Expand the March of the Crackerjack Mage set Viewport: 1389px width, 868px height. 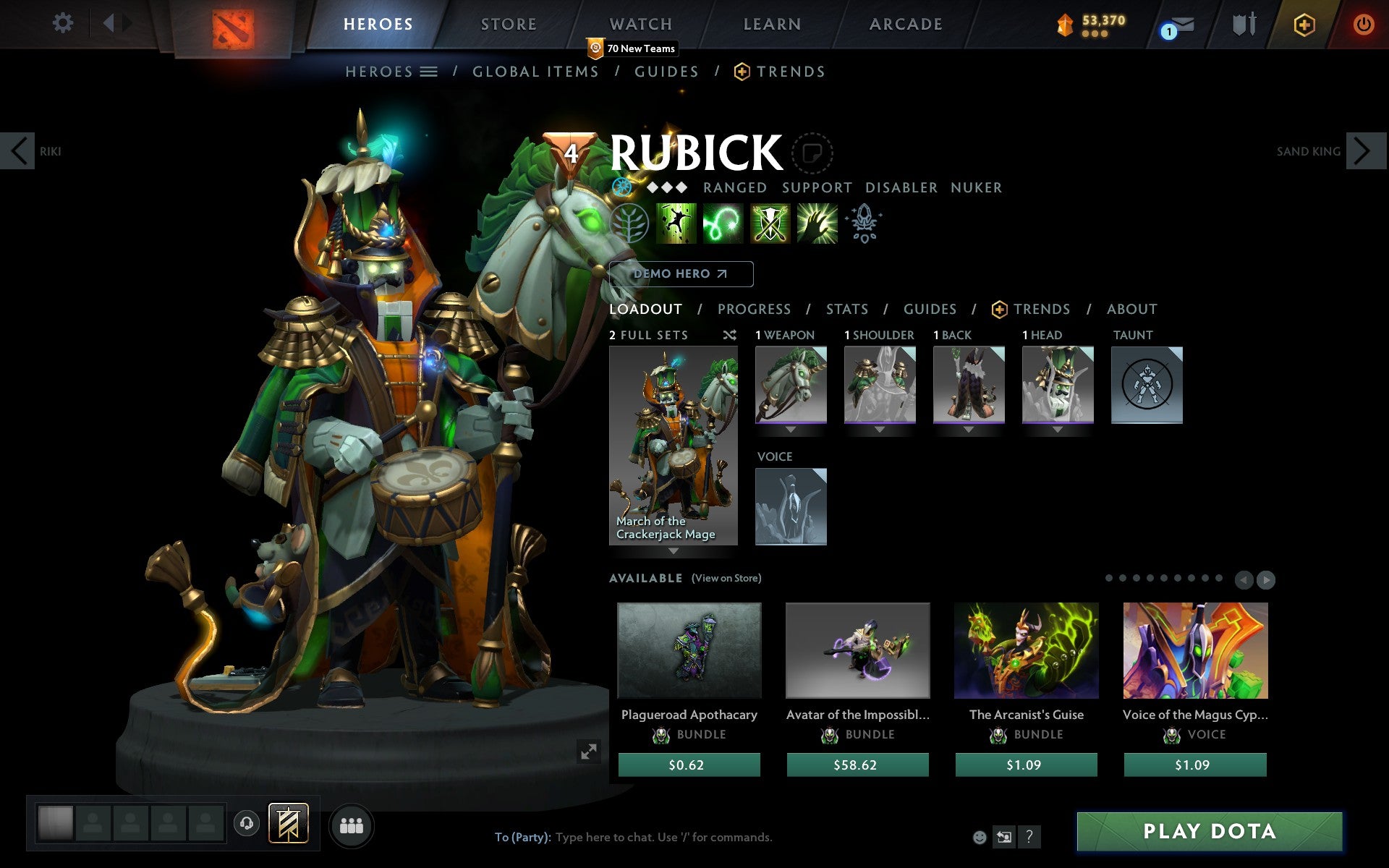click(674, 551)
